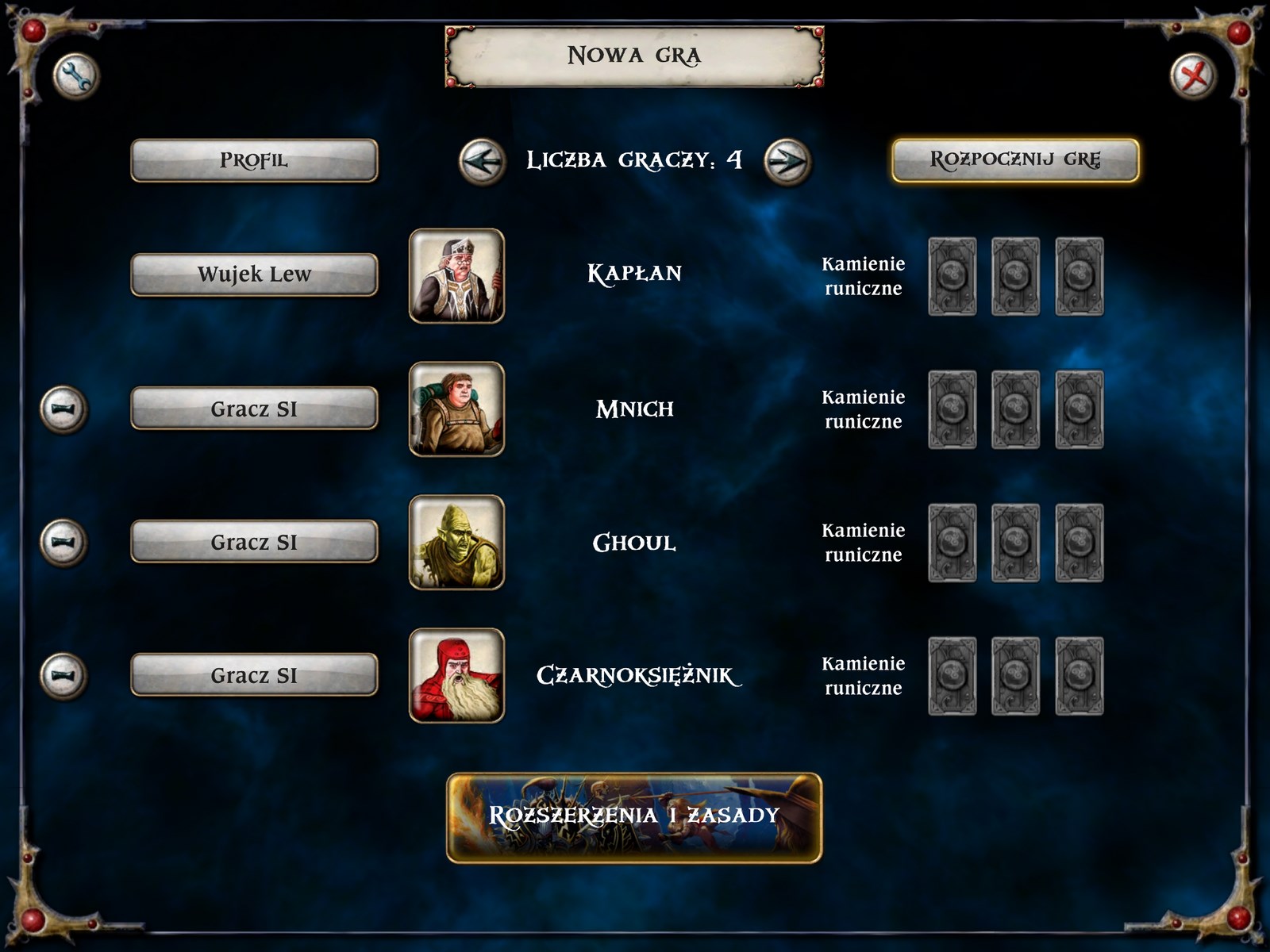Open the wrench settings icon
1270x952 pixels.
[x=75, y=77]
